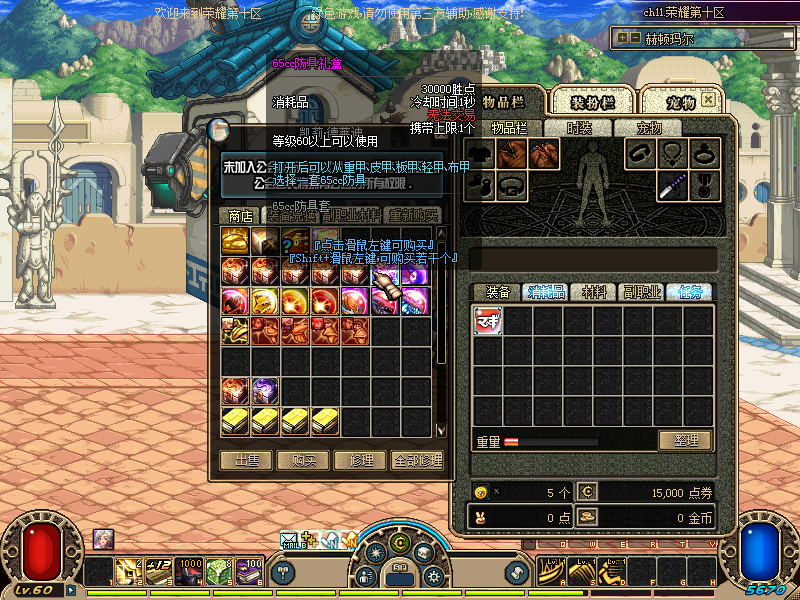Screen dimensions: 800x600
Task: Select 全部修理 (Repair All)
Action: pos(417,460)
